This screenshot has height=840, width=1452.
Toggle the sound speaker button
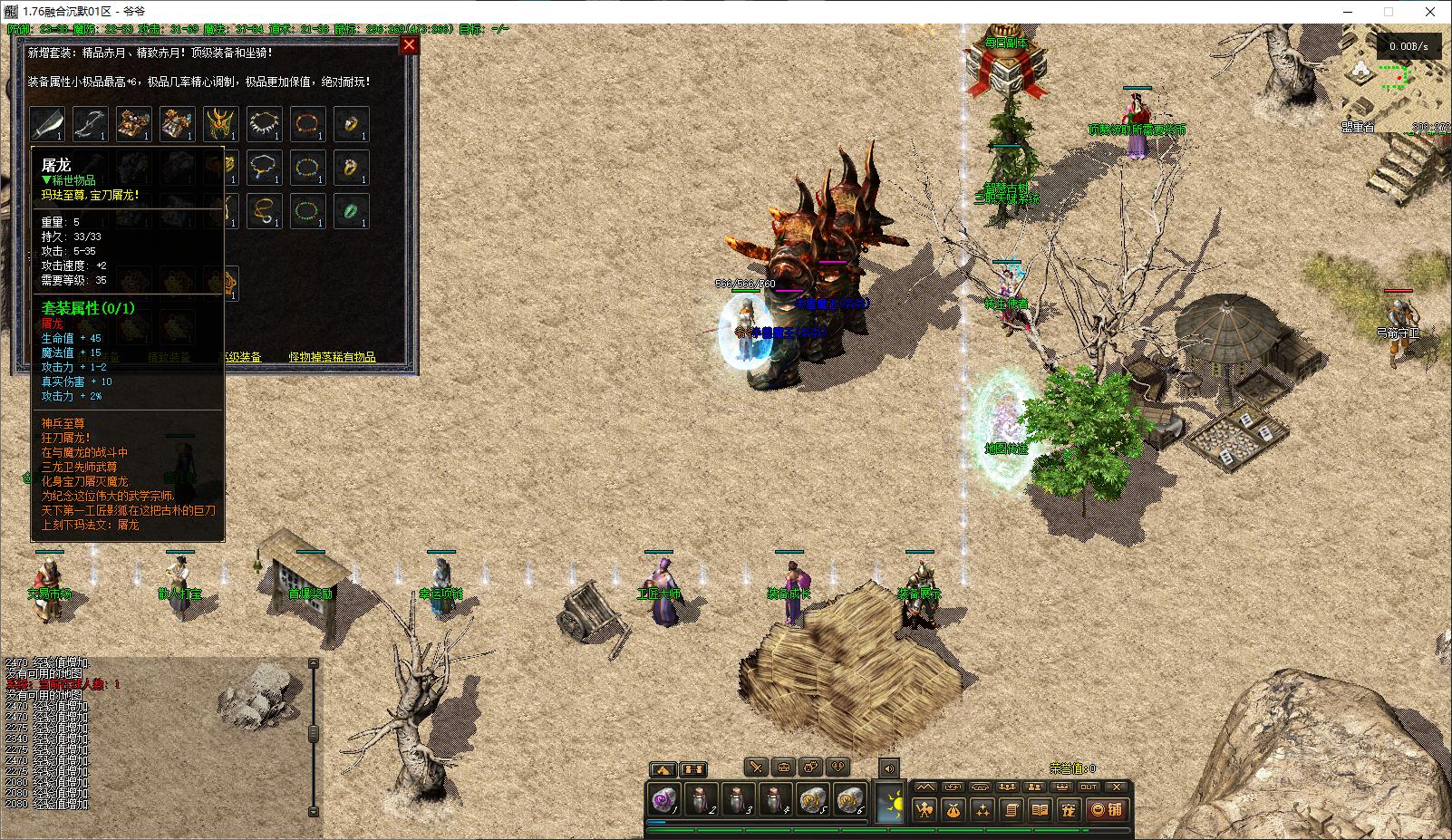point(888,768)
